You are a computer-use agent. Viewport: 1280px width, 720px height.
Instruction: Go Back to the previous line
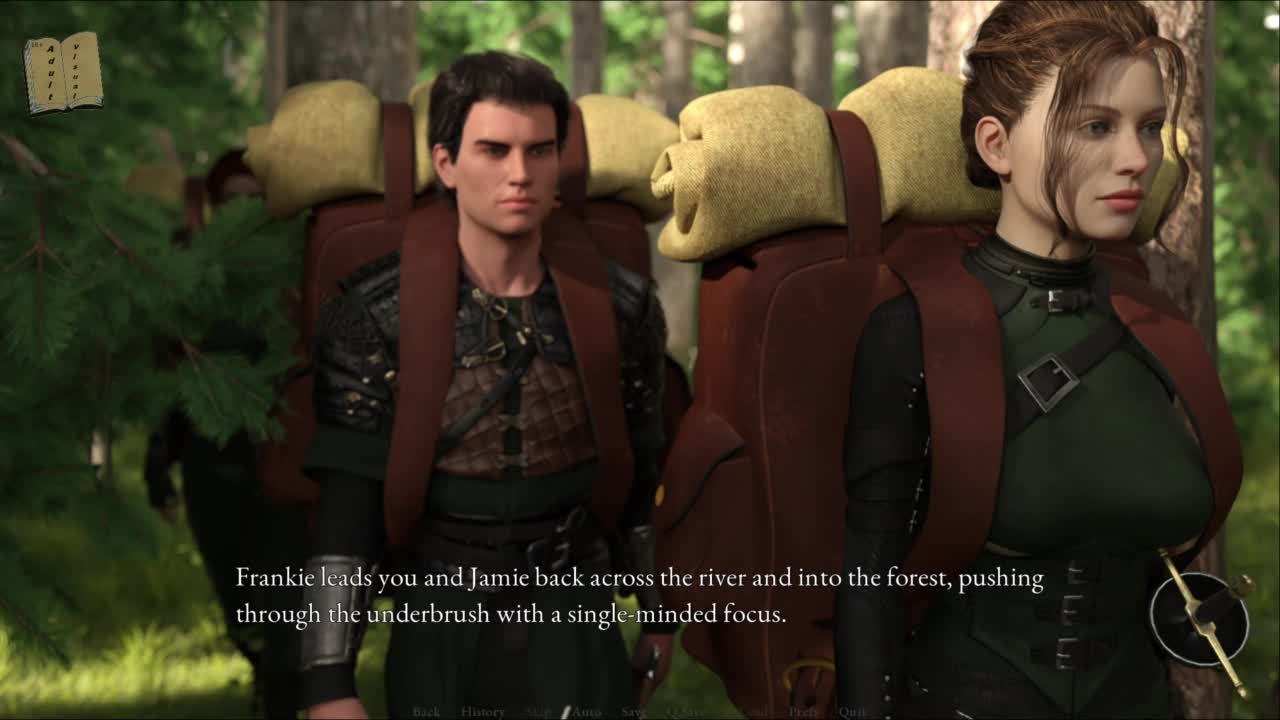pos(426,712)
